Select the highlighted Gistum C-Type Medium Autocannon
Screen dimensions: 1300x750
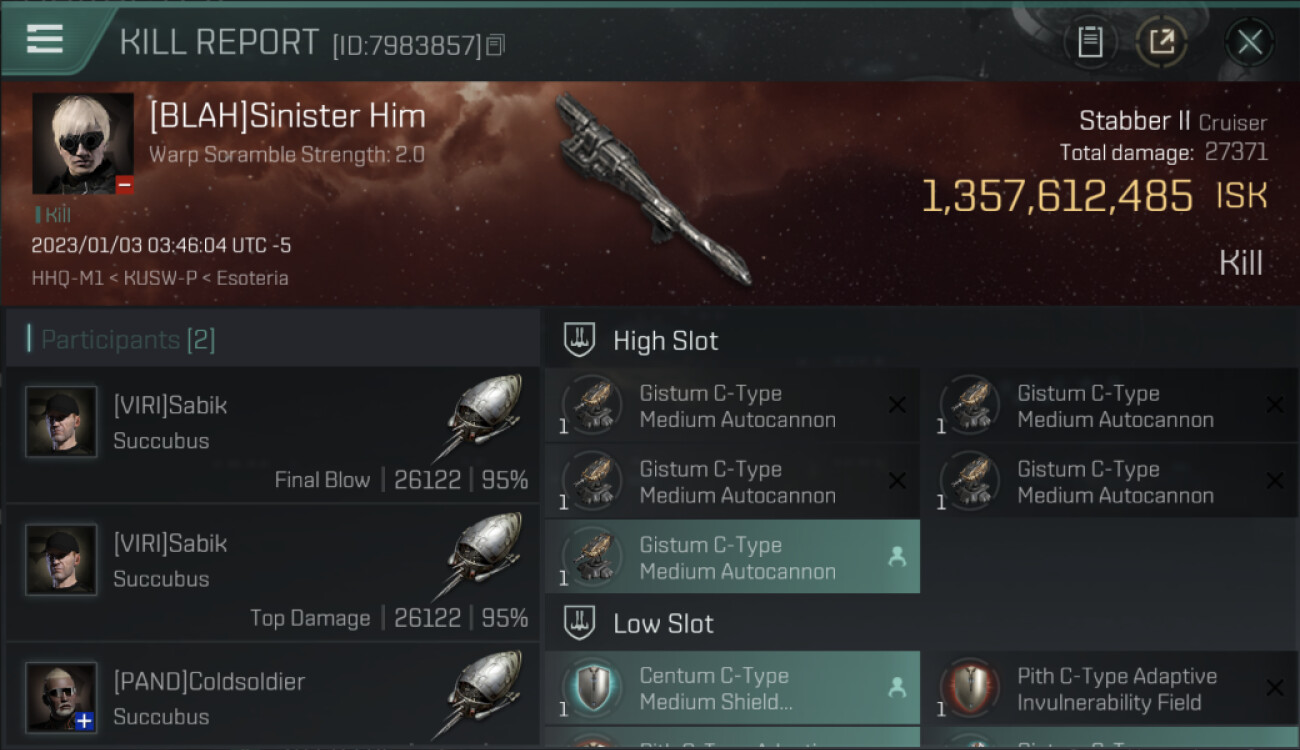pos(732,558)
